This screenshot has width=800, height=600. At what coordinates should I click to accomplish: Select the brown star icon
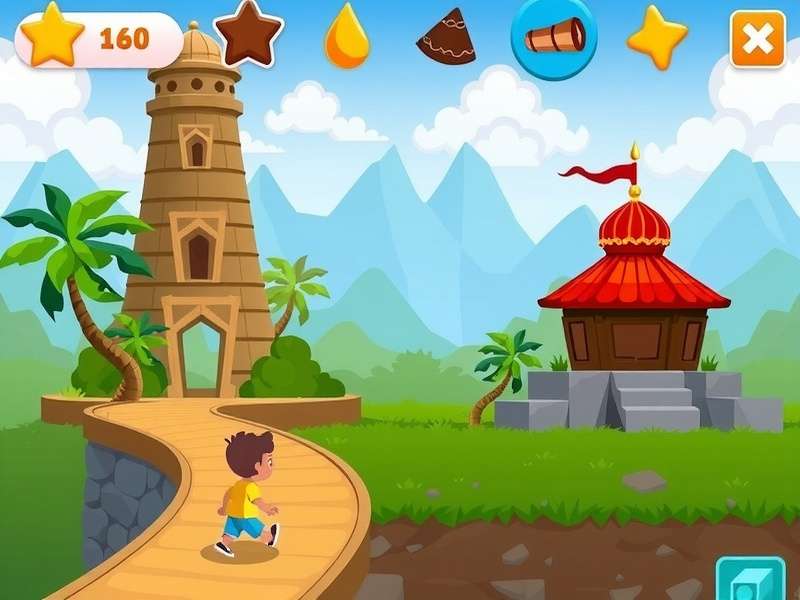click(x=248, y=36)
